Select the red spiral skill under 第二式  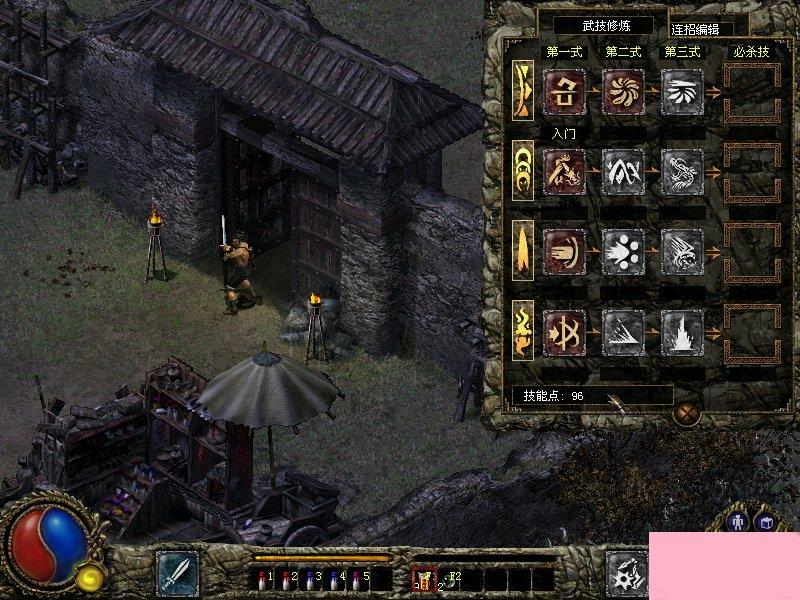[x=623, y=91]
